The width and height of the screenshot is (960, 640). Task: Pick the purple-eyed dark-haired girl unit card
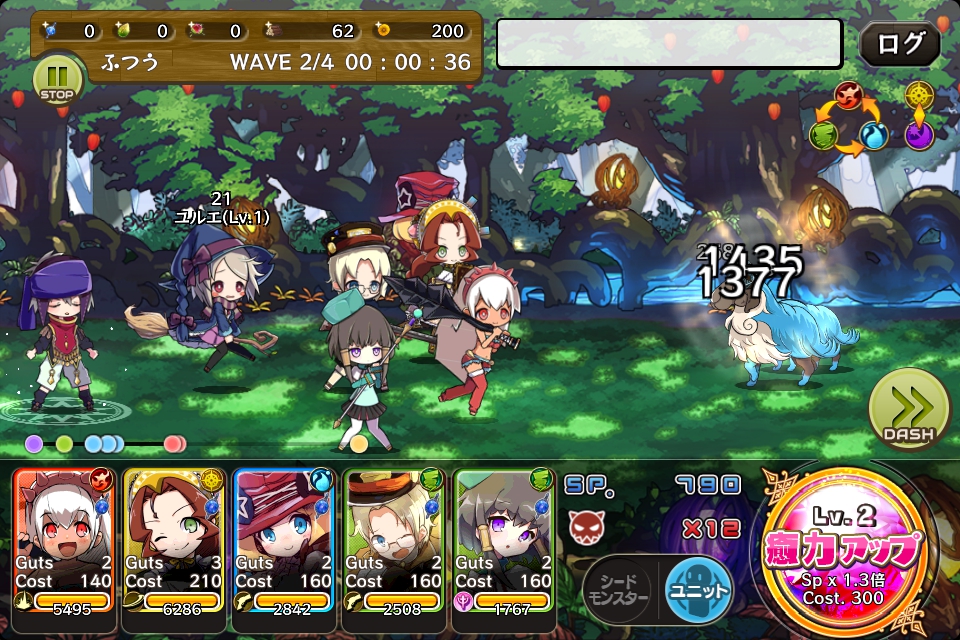pyautogui.click(x=504, y=540)
